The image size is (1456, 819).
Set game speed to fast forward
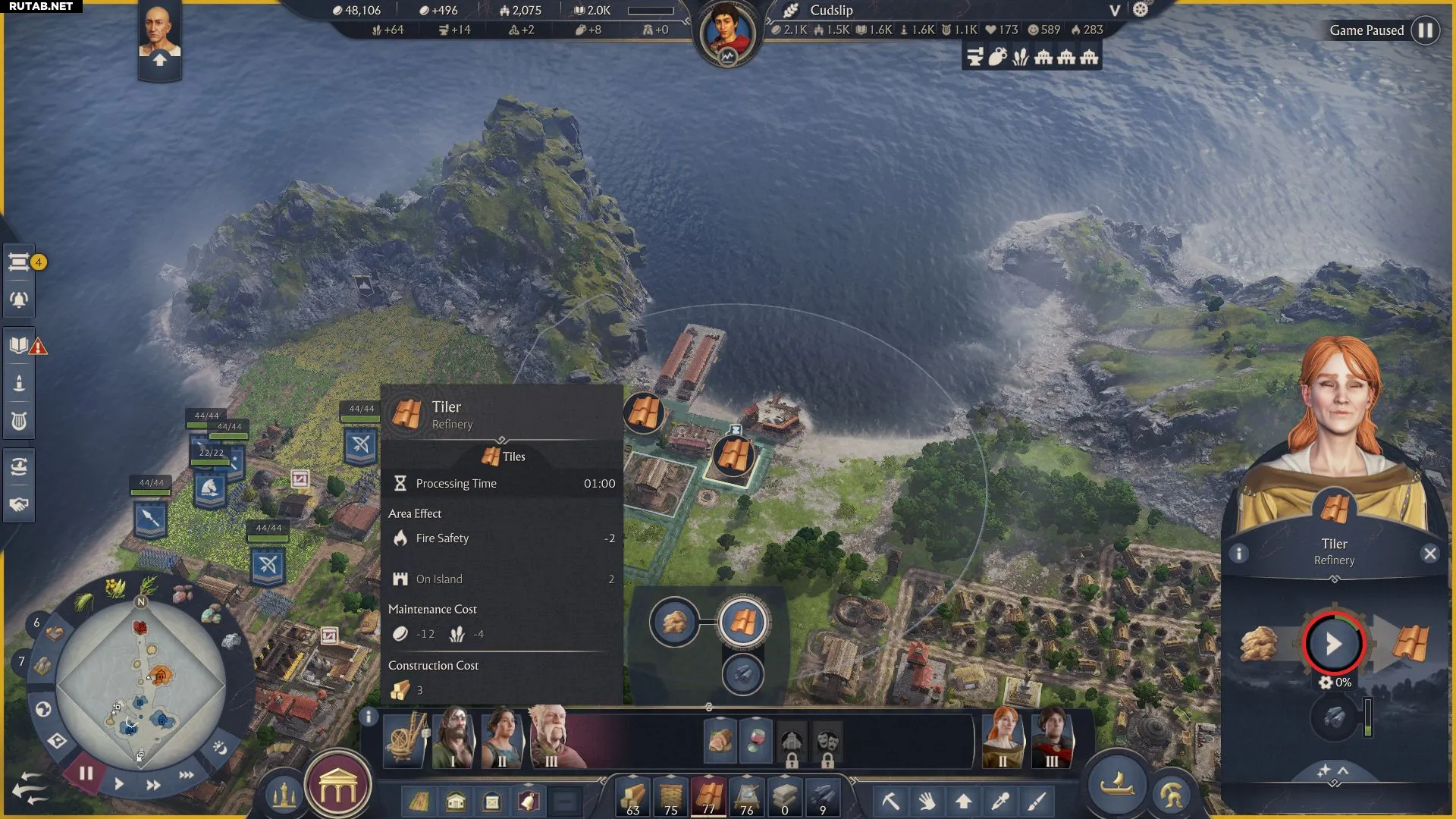pyautogui.click(x=153, y=785)
